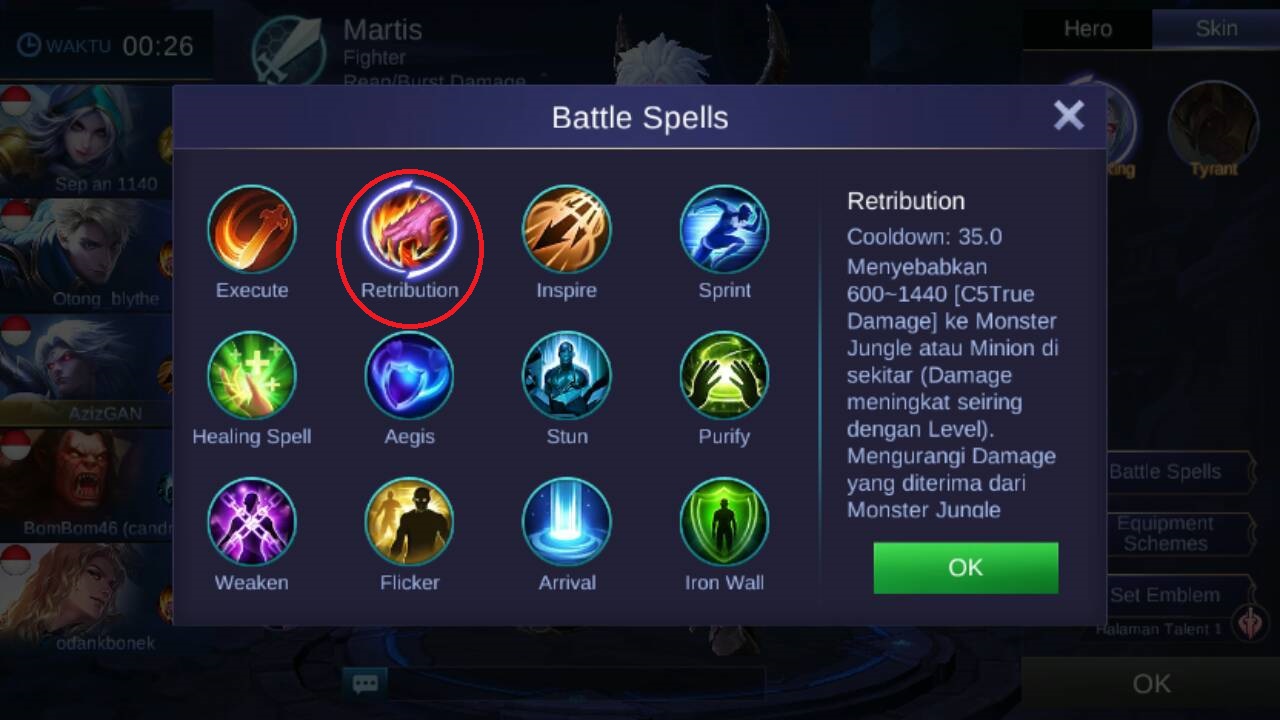Select the Weaken battle spell

pyautogui.click(x=252, y=521)
